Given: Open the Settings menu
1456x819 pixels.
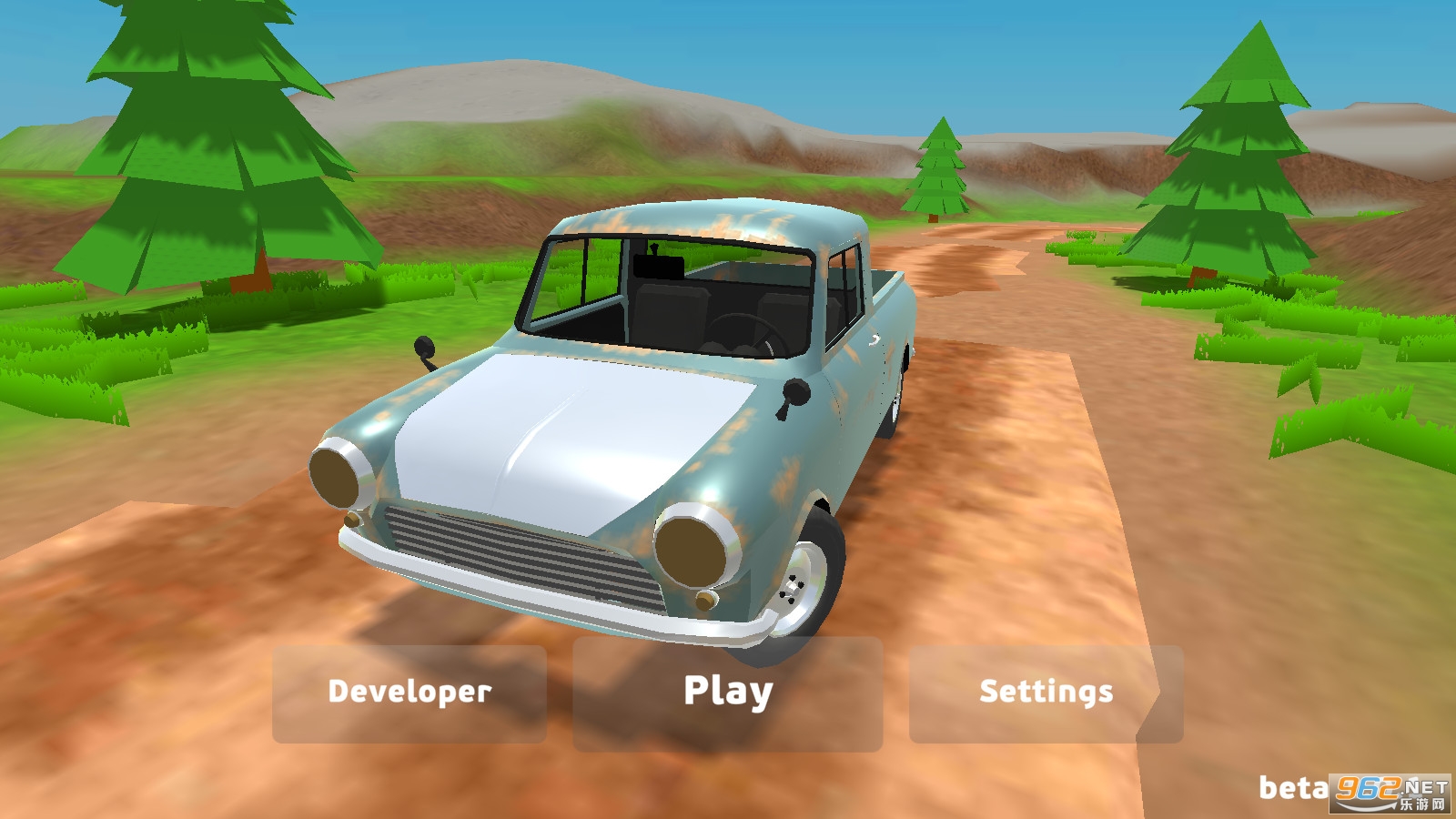Looking at the screenshot, I should tap(1046, 693).
